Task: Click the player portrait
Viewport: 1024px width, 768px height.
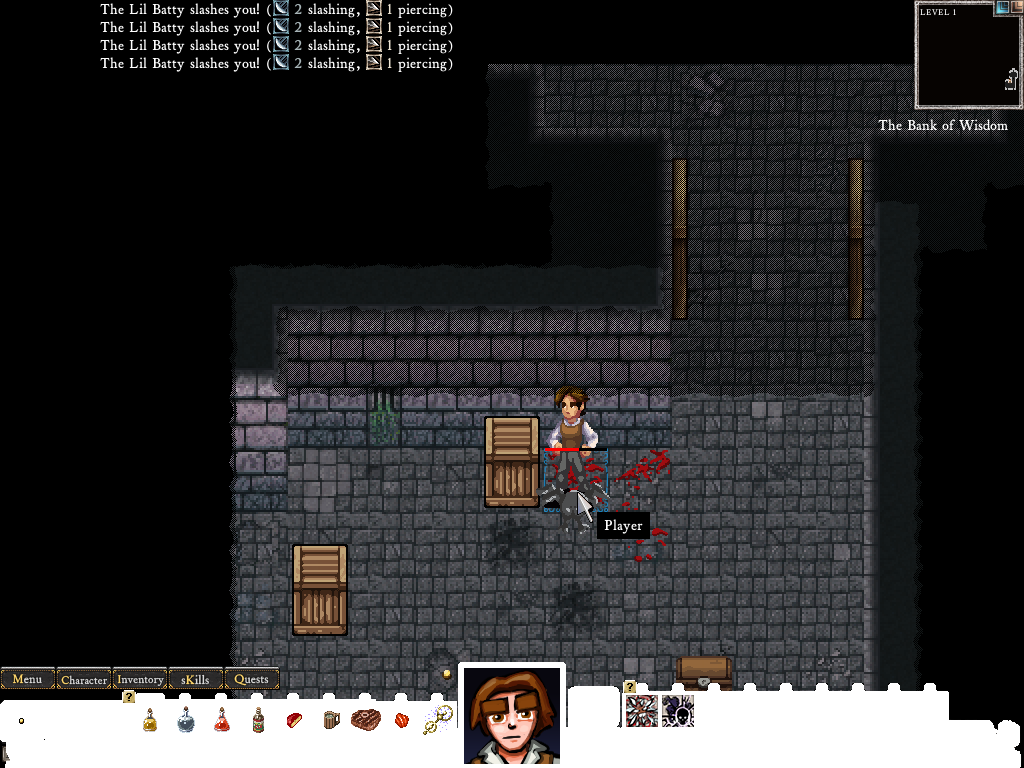Action: click(511, 714)
